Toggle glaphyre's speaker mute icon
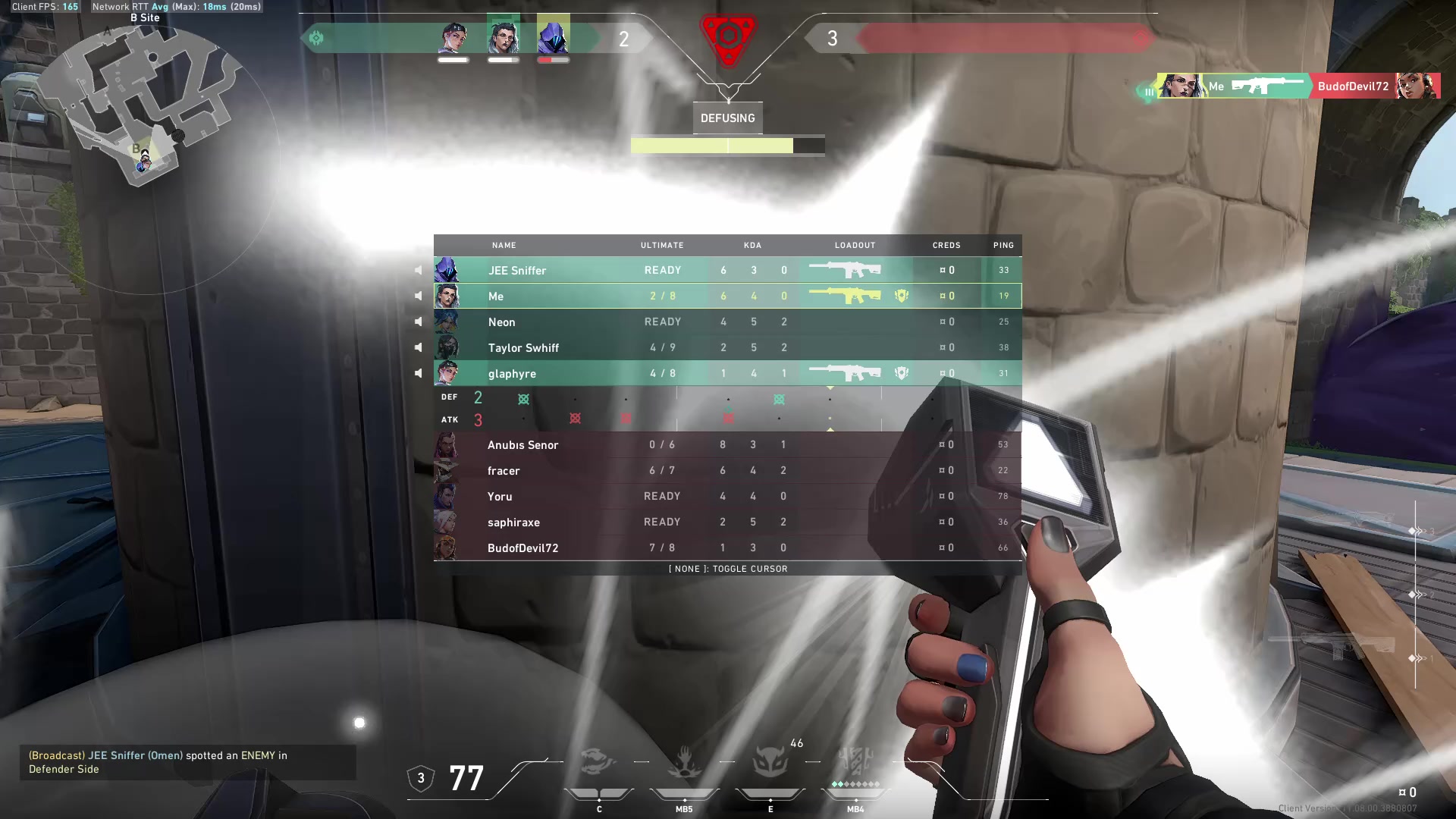1456x819 pixels. [418, 373]
